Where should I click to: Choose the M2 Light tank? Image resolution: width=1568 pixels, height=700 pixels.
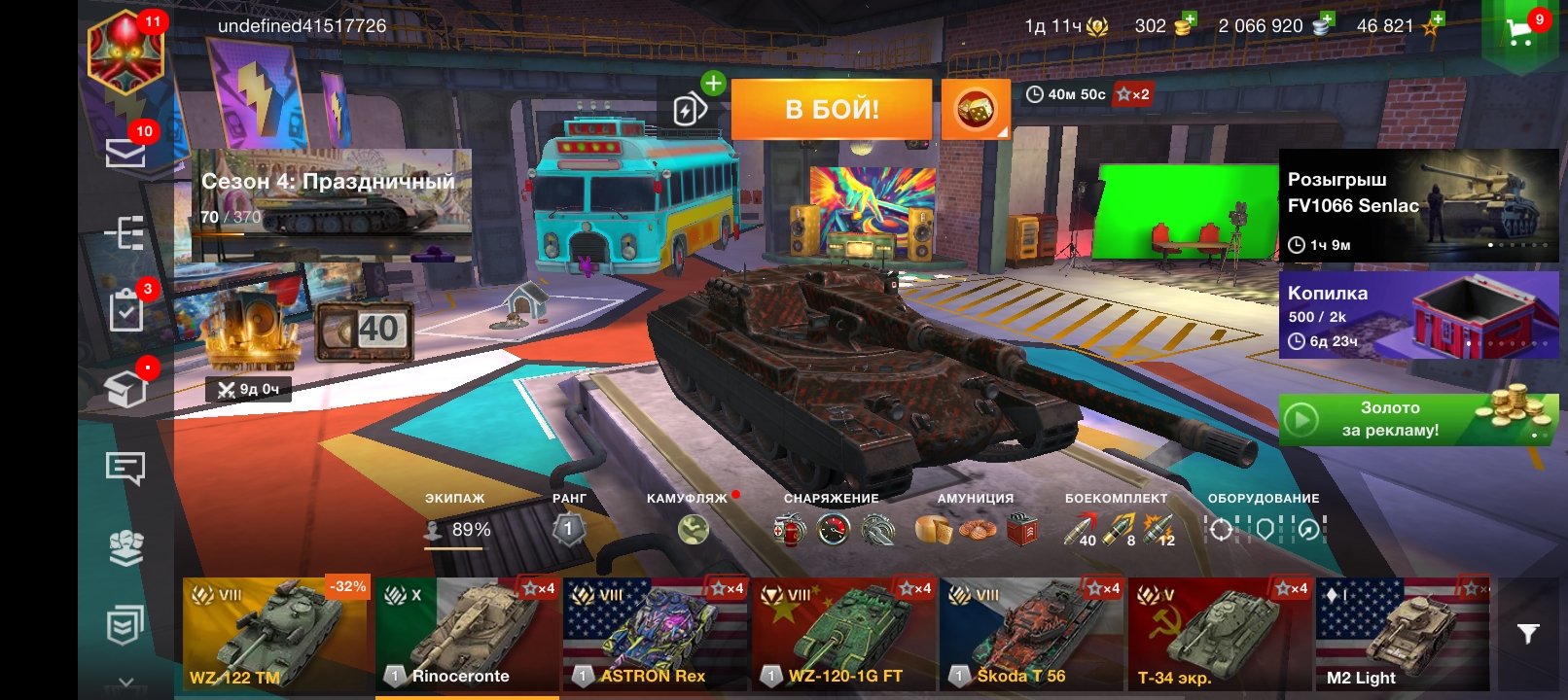tap(1402, 634)
